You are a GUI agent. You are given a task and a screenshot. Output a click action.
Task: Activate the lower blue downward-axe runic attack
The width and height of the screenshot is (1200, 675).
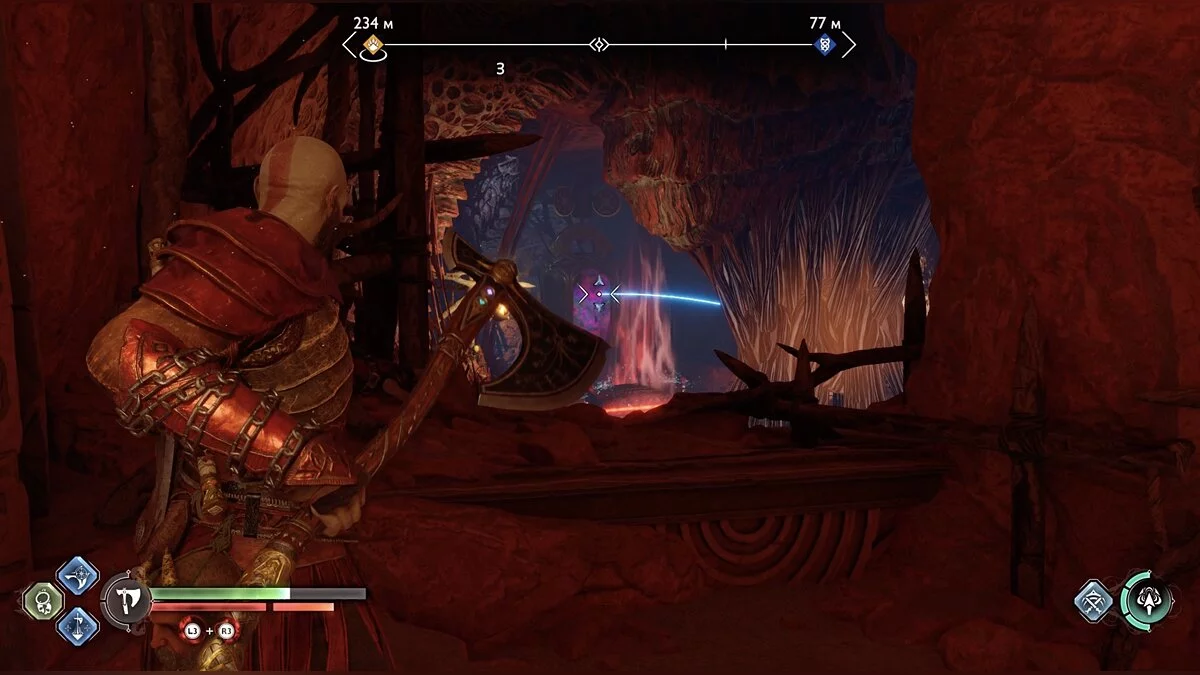pyautogui.click(x=77, y=627)
